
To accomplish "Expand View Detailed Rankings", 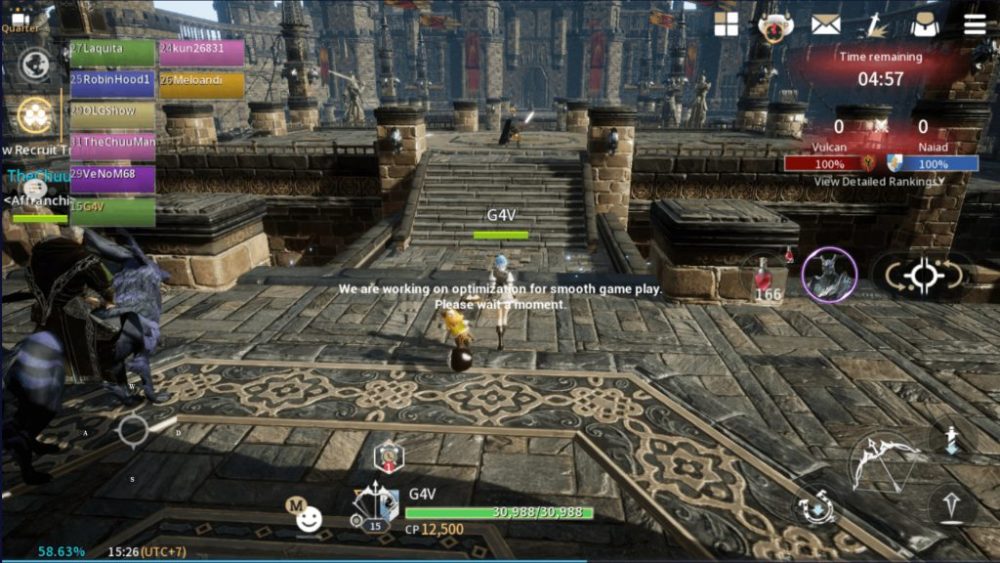I will click(879, 182).
